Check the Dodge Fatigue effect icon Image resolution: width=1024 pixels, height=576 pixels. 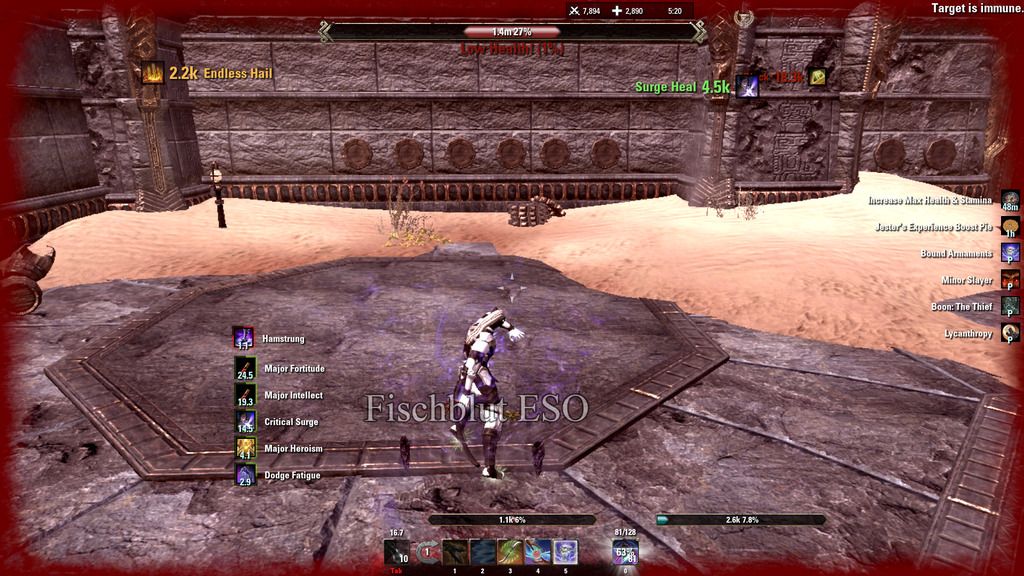pos(243,475)
